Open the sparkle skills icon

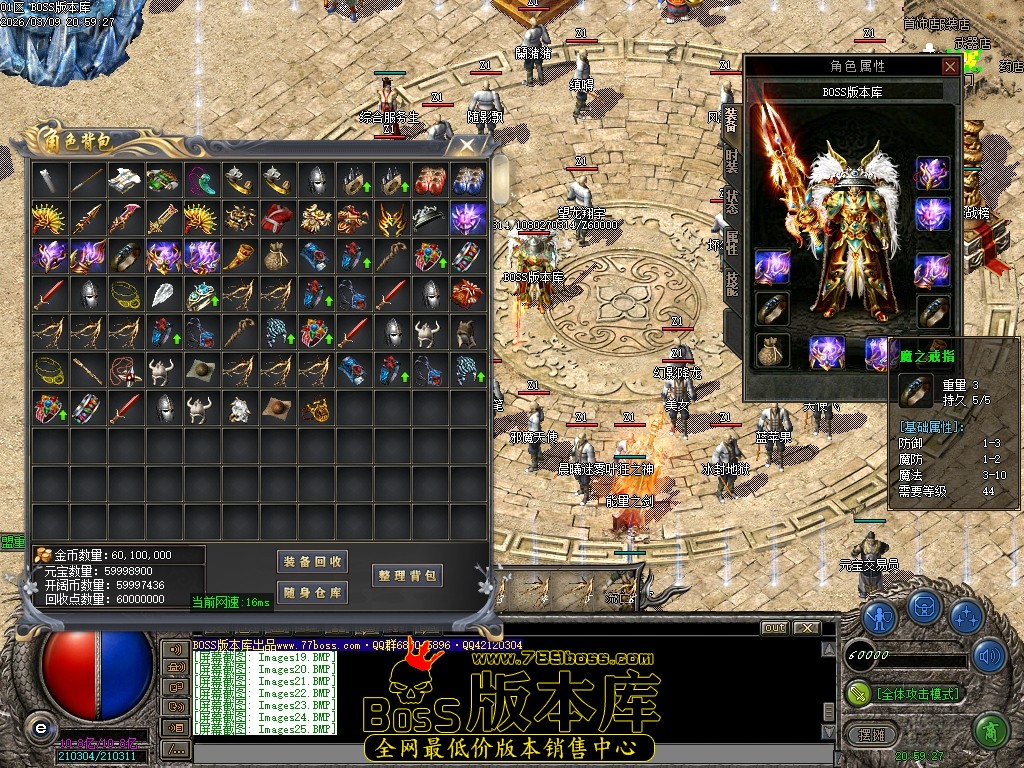965,617
